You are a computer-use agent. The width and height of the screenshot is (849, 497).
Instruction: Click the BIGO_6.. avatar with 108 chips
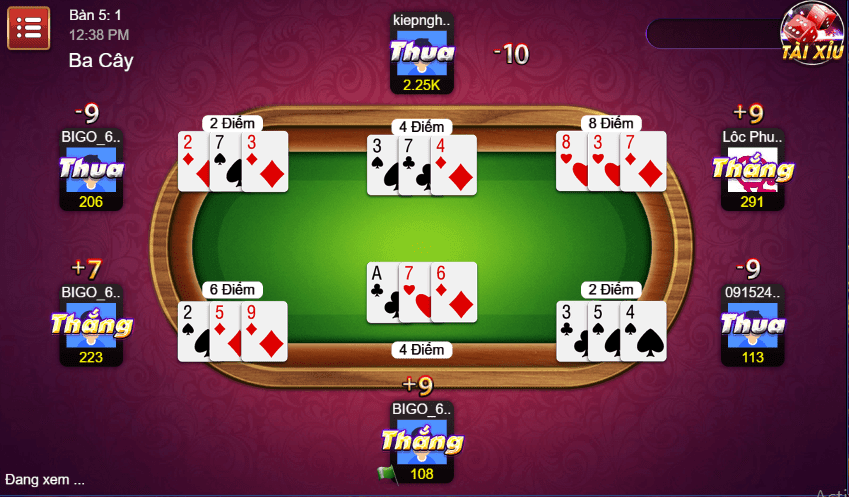[x=421, y=442]
